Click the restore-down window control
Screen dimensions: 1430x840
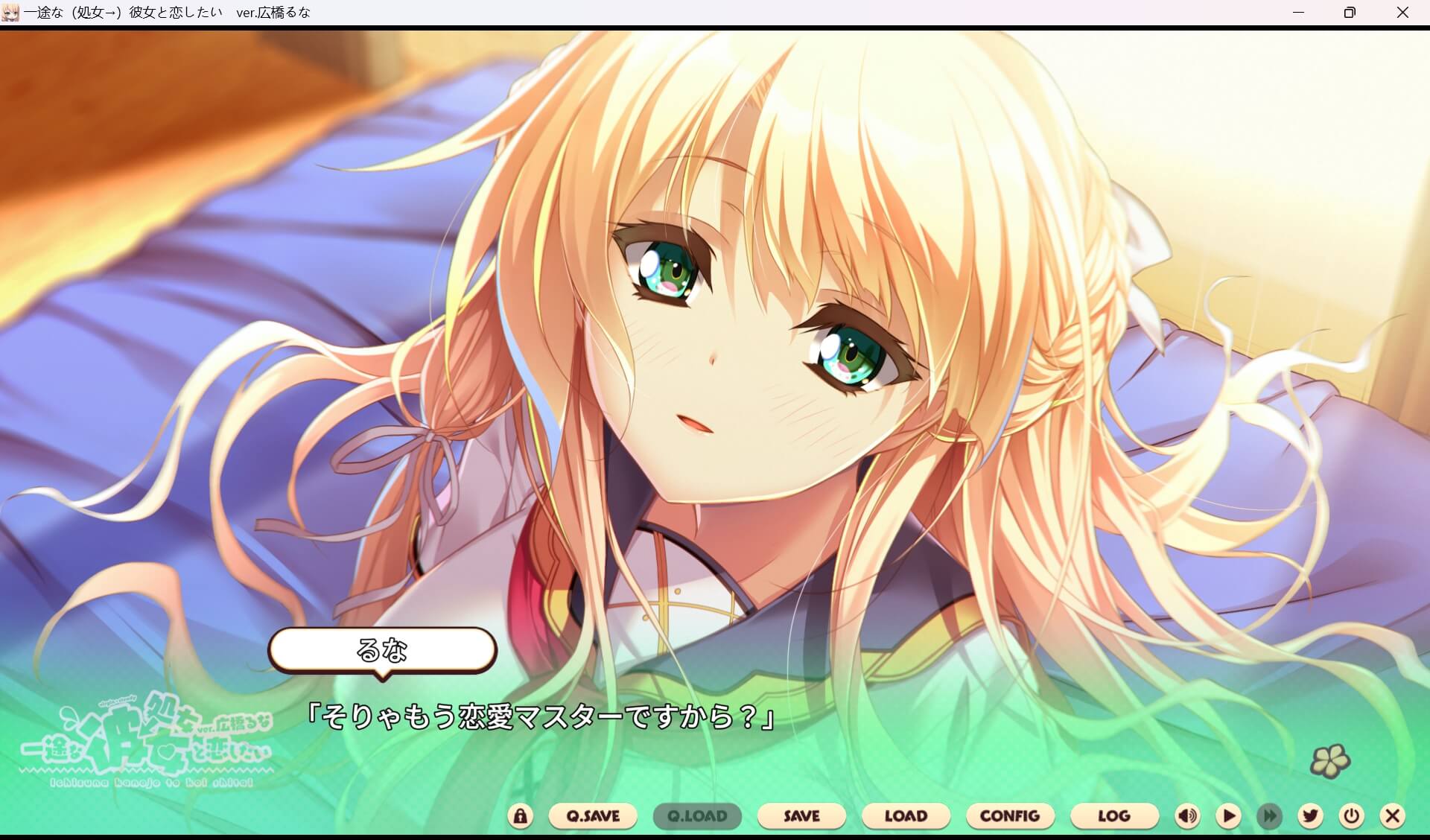[1349, 12]
